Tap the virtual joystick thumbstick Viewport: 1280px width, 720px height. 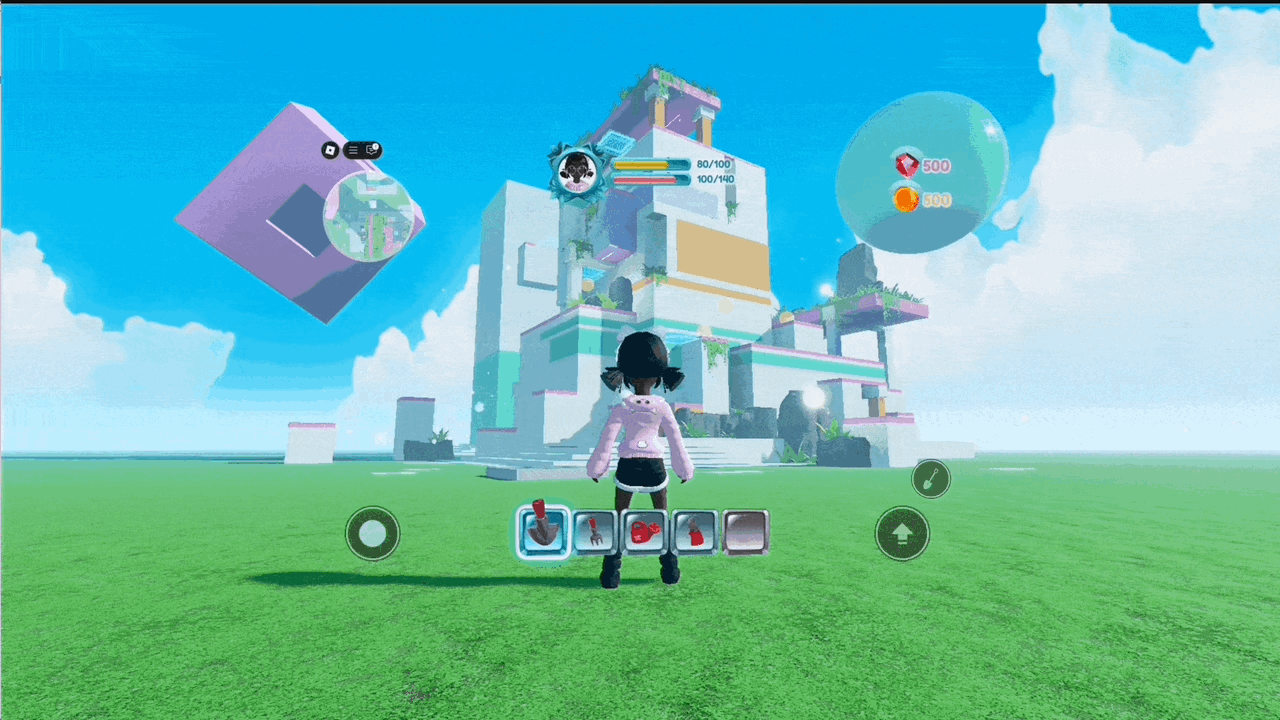tap(373, 533)
